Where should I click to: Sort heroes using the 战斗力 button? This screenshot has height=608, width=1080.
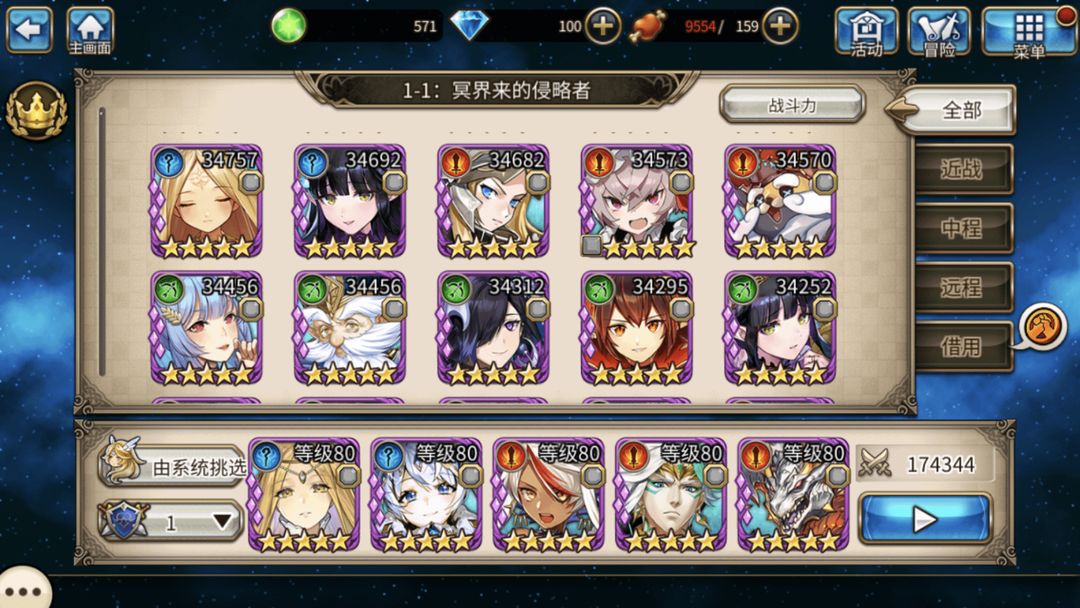pos(792,105)
